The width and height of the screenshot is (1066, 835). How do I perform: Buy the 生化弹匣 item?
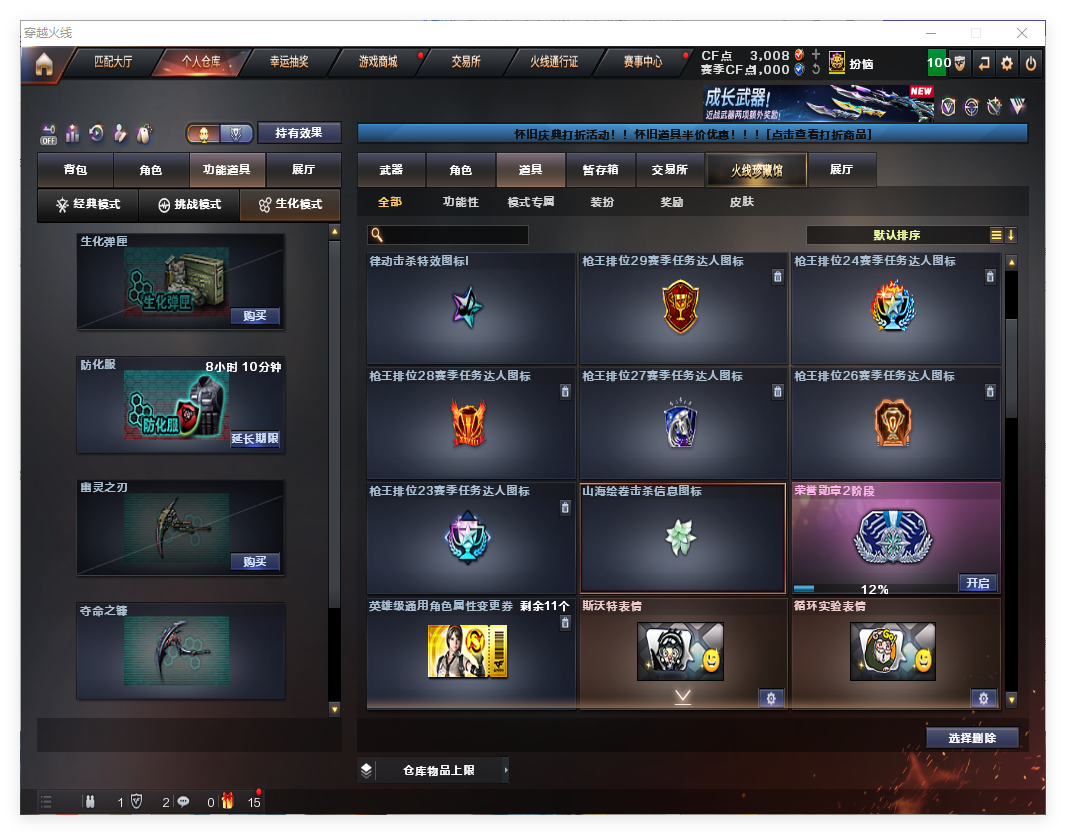click(255, 316)
